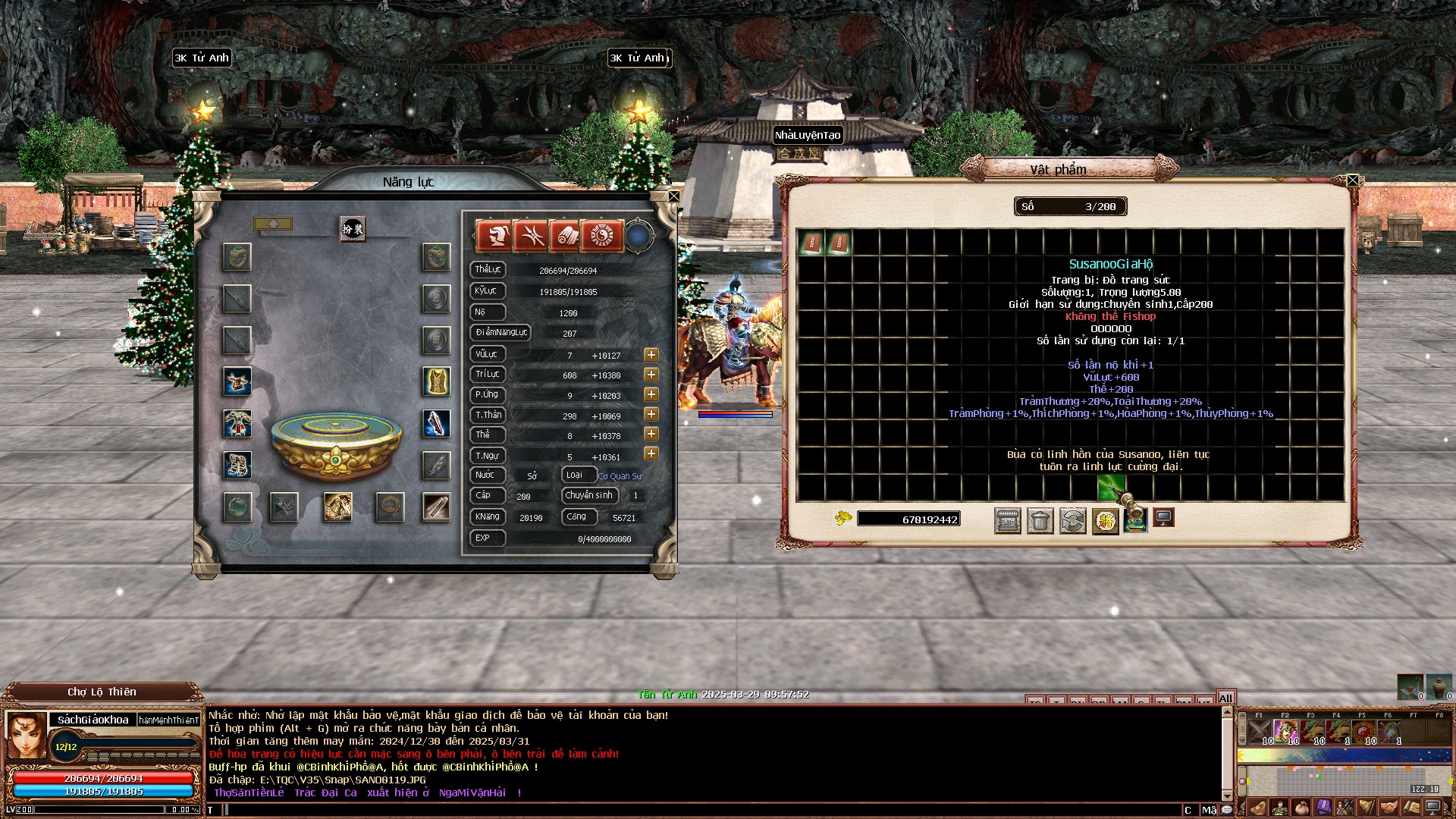Toggle the costume button with Chinese characters
This screenshot has width=1456, height=819.
(x=353, y=228)
